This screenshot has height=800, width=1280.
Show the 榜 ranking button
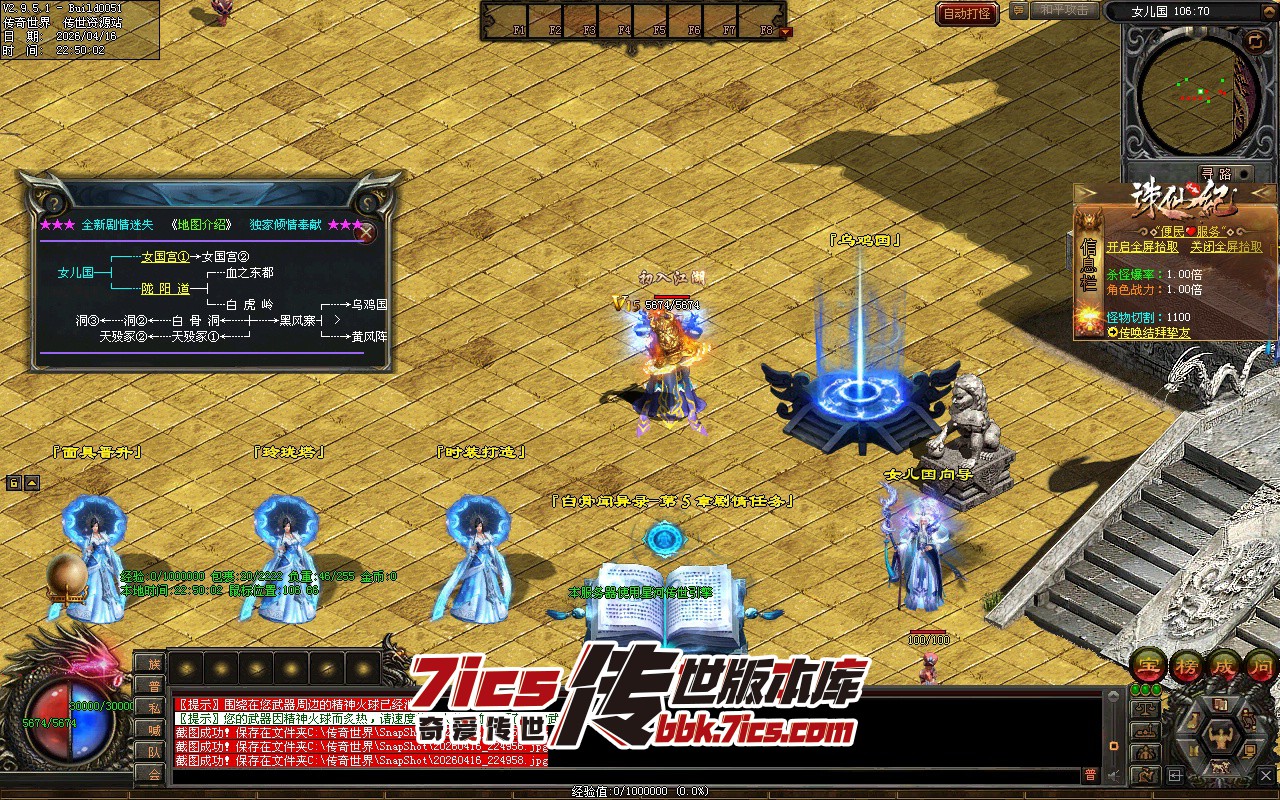pyautogui.click(x=1186, y=666)
